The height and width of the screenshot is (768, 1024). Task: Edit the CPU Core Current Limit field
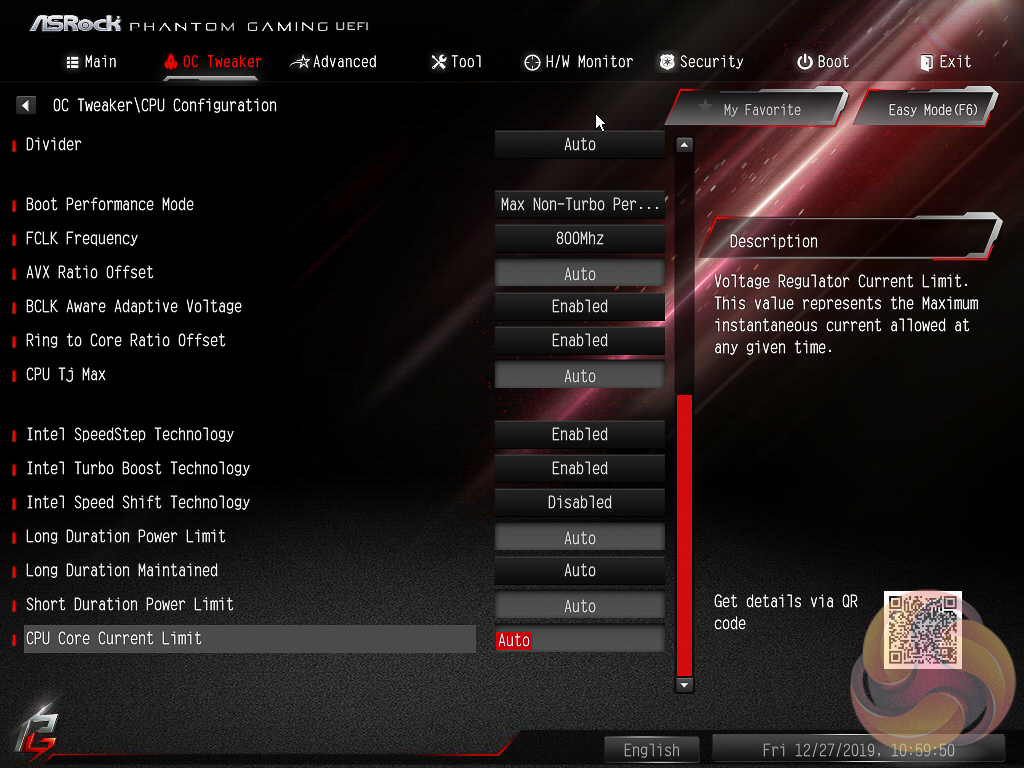tap(580, 640)
